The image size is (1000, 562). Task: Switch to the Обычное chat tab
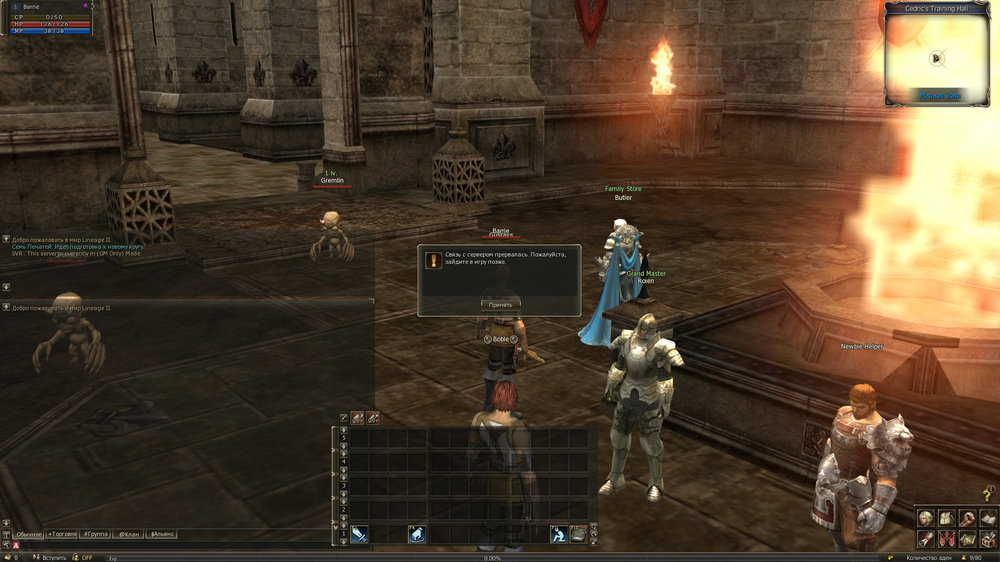pyautogui.click(x=28, y=535)
